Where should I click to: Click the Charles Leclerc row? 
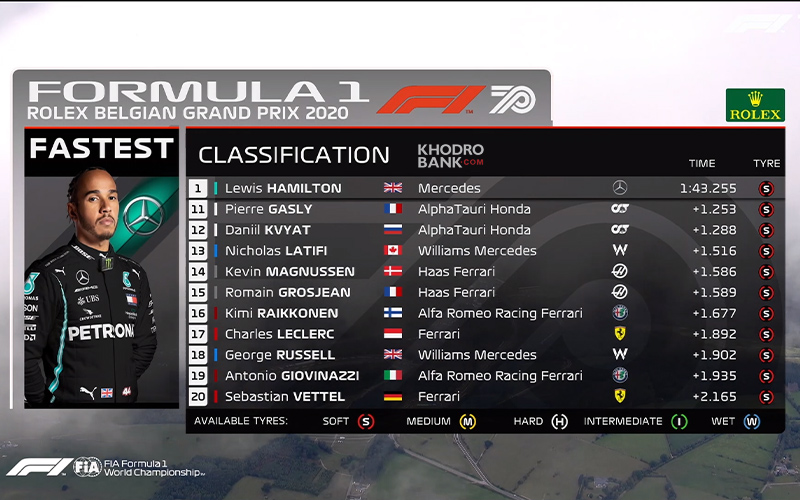277,334
